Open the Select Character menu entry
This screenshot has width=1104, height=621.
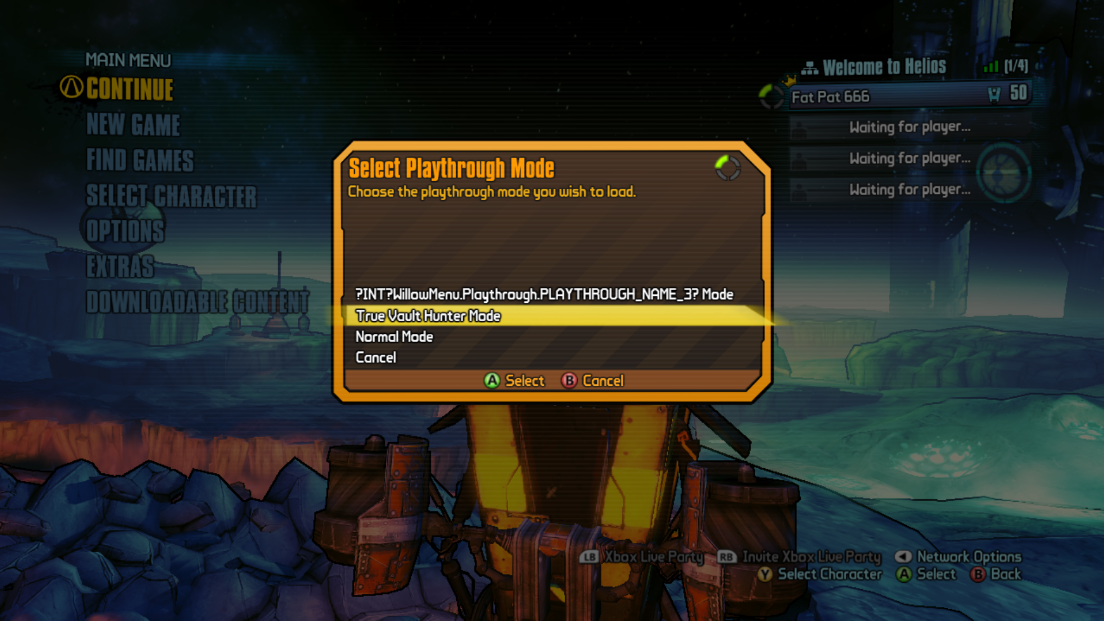171,196
